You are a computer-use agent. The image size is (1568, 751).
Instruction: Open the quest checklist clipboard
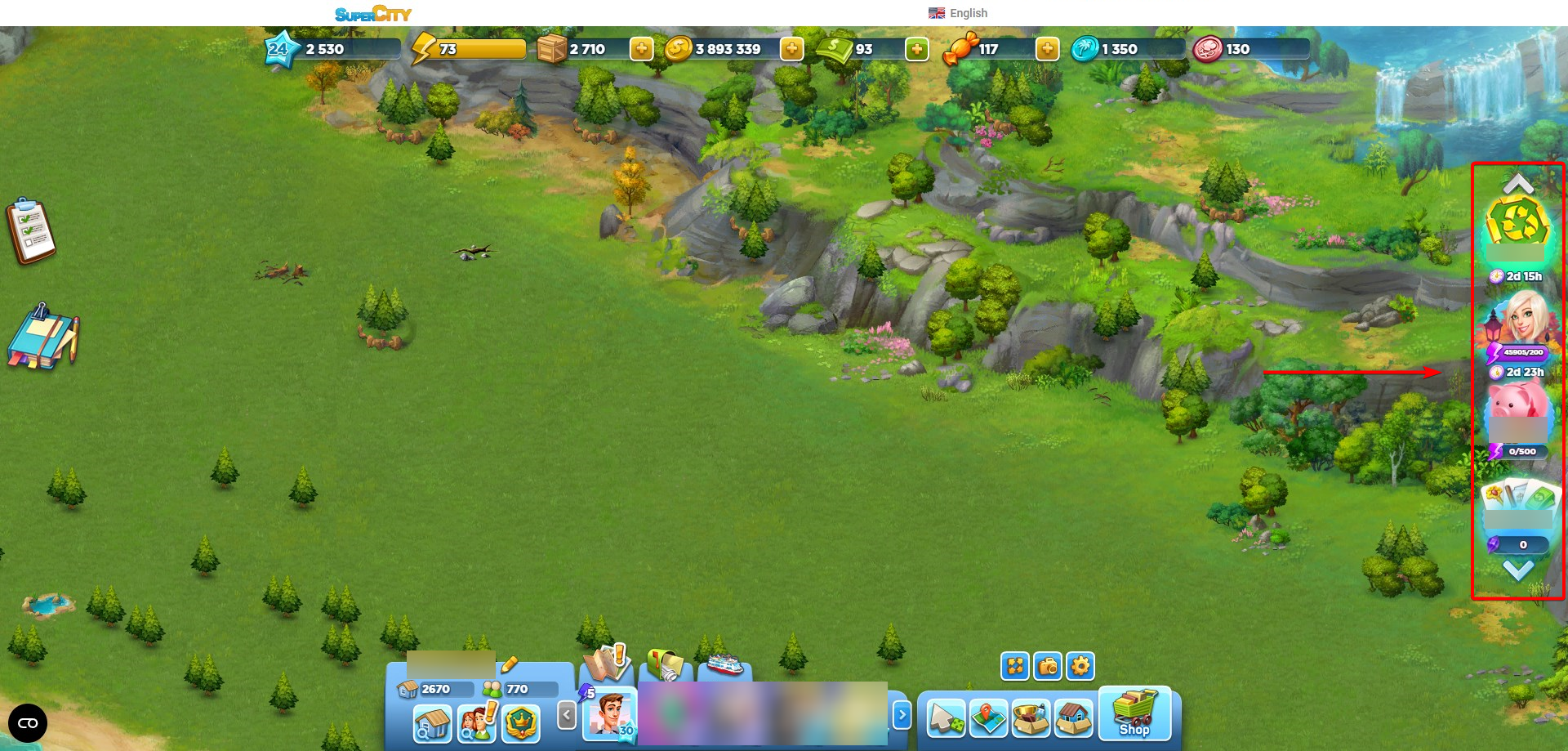pyautogui.click(x=30, y=231)
